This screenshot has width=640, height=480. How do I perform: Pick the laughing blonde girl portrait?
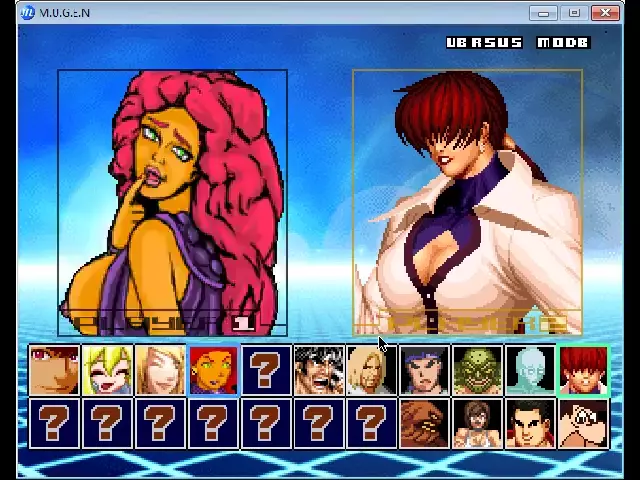[x=107, y=370]
